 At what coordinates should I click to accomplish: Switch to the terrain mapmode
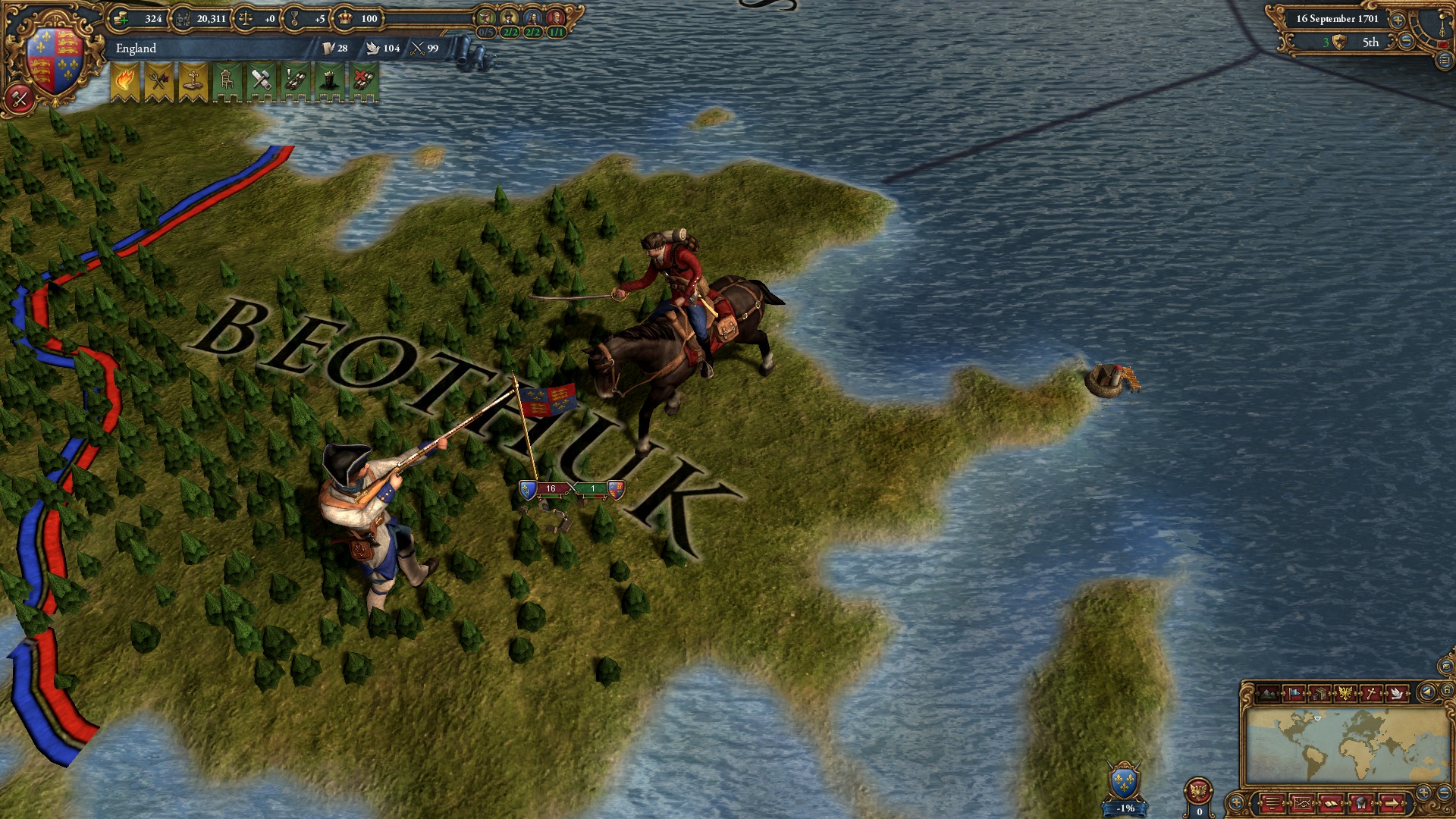point(1267,693)
